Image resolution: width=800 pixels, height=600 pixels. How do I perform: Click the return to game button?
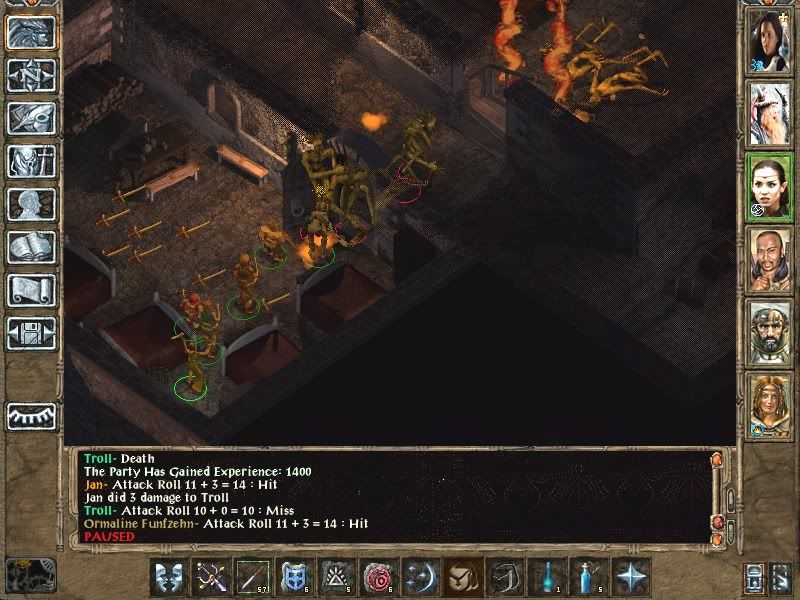(x=31, y=32)
